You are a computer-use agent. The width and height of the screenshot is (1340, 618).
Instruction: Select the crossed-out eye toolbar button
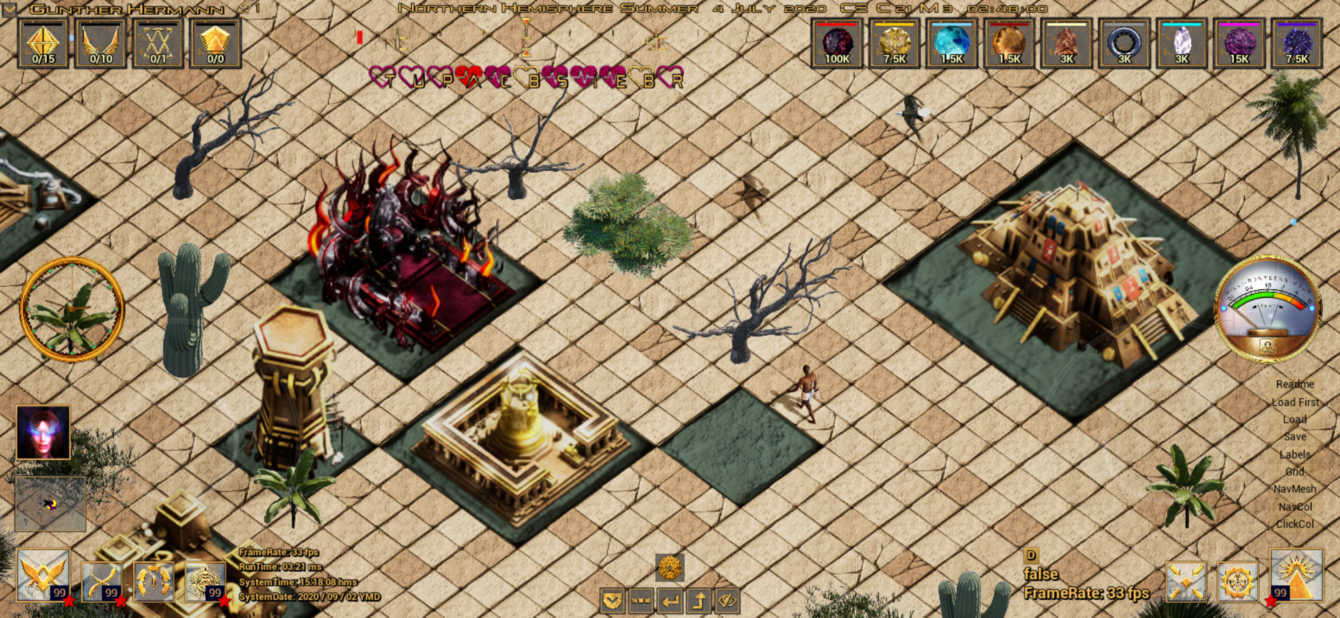pyautogui.click(x=727, y=601)
